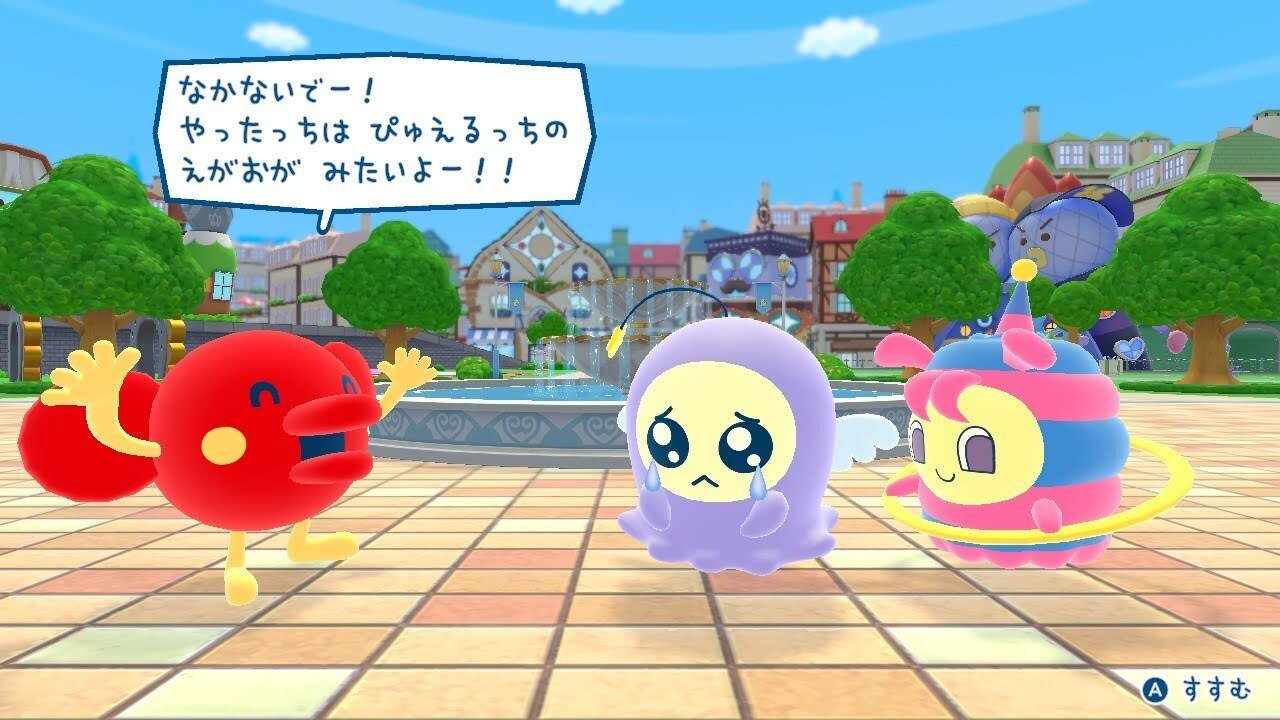This screenshot has width=1280, height=720.
Task: Select the party hat on the pink character
Action: click(x=1020, y=300)
